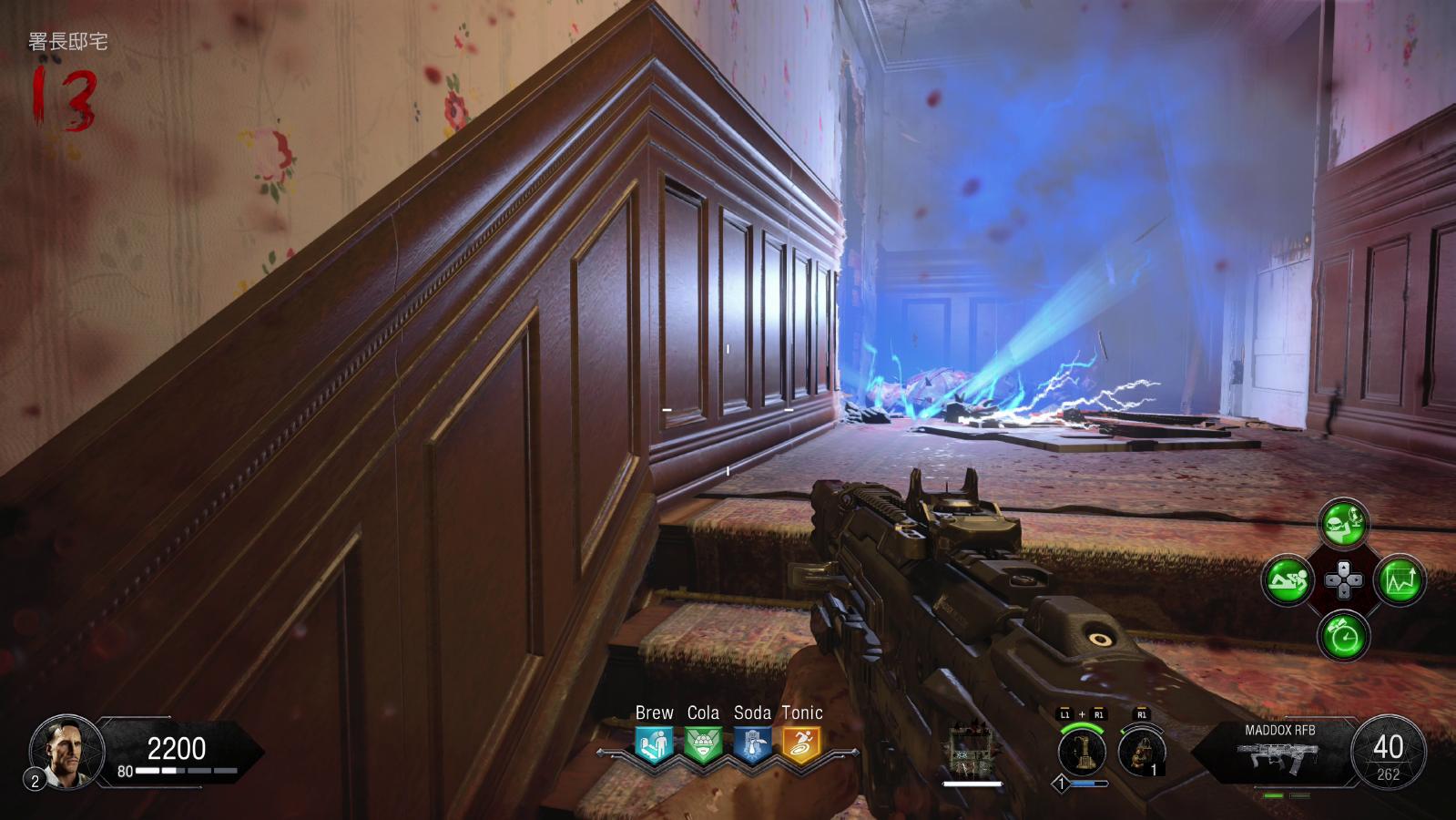Image resolution: width=1456 pixels, height=820 pixels.
Task: Select the green Cola perk icon
Action: pos(702,743)
